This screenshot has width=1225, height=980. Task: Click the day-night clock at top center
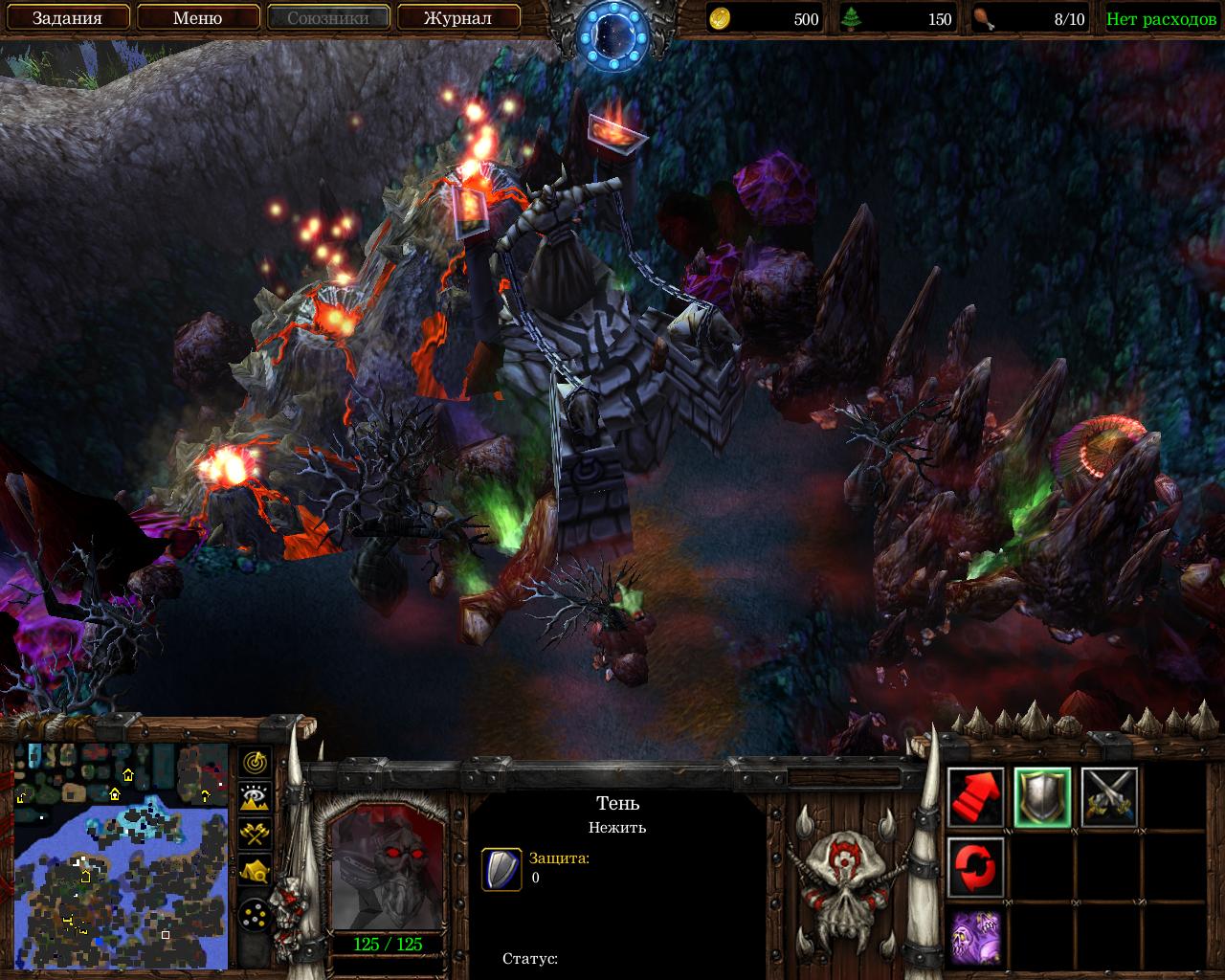[x=612, y=34]
